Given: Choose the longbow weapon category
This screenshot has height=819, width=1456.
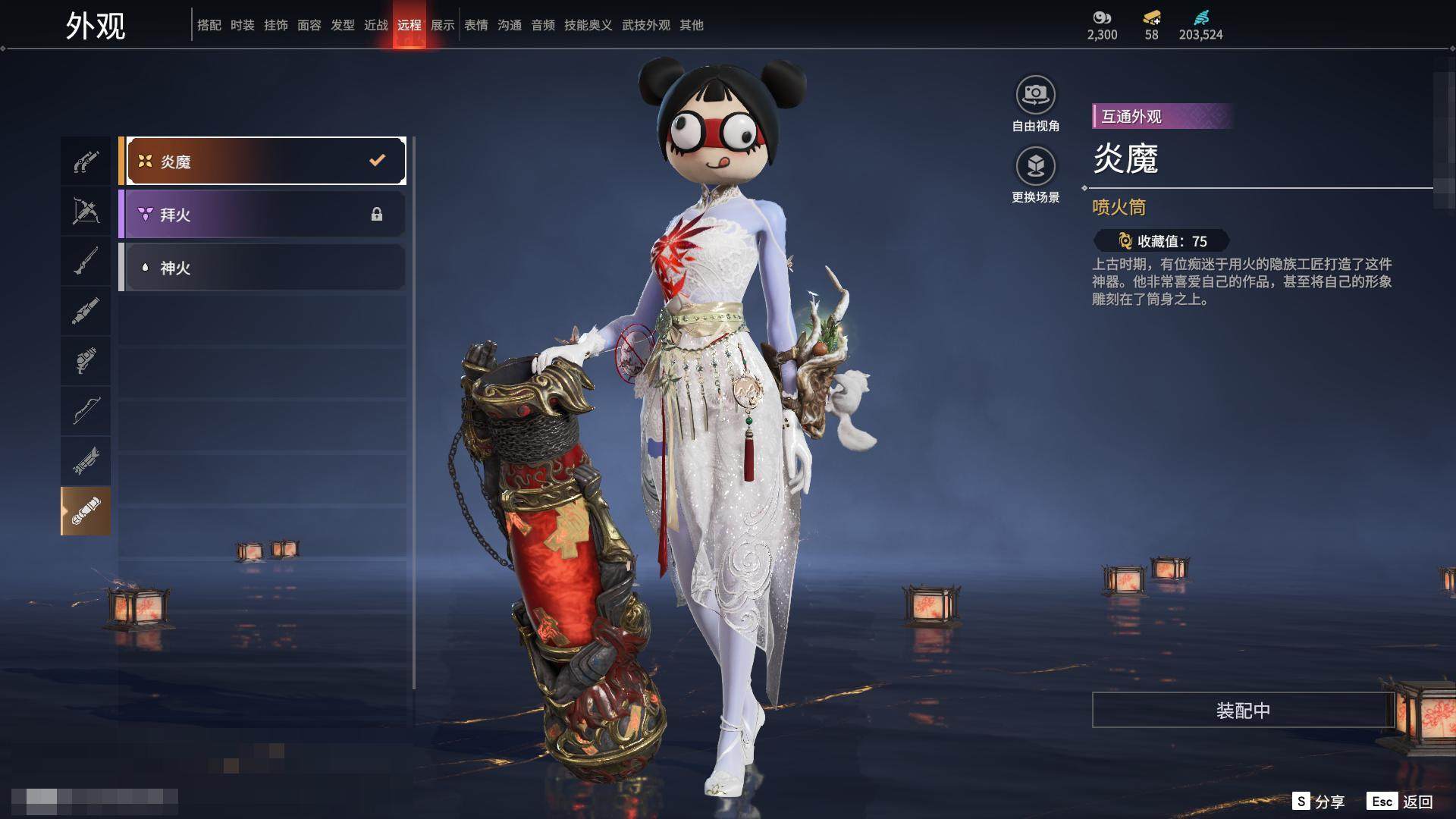Looking at the screenshot, I should tap(86, 411).
